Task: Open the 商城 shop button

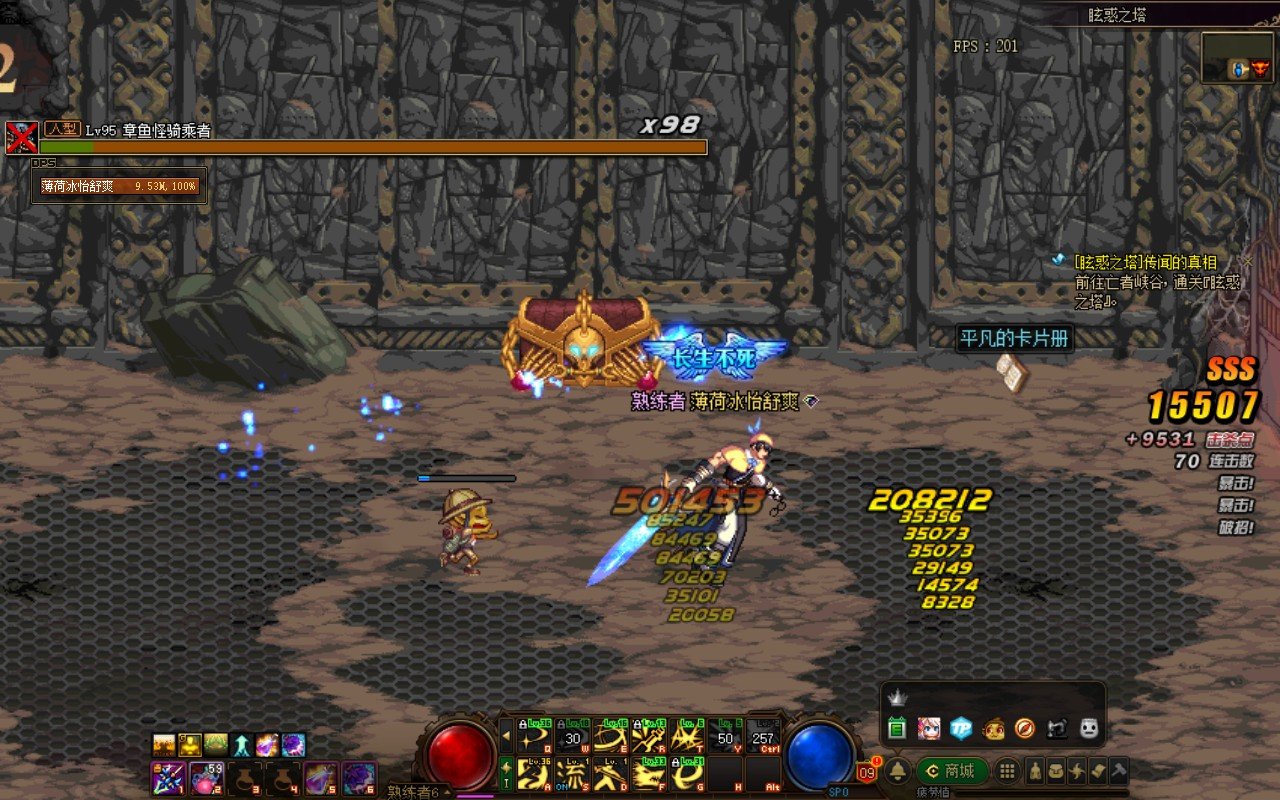Action: click(x=951, y=771)
